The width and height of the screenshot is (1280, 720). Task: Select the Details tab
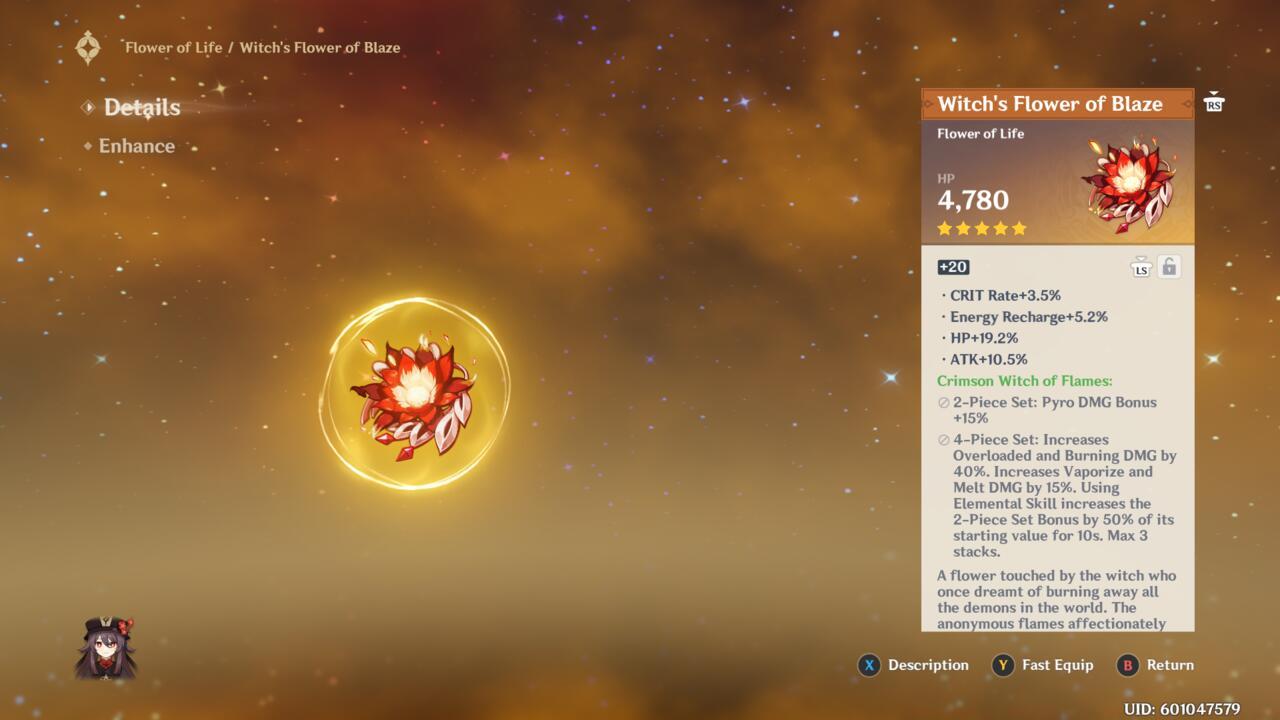click(140, 107)
